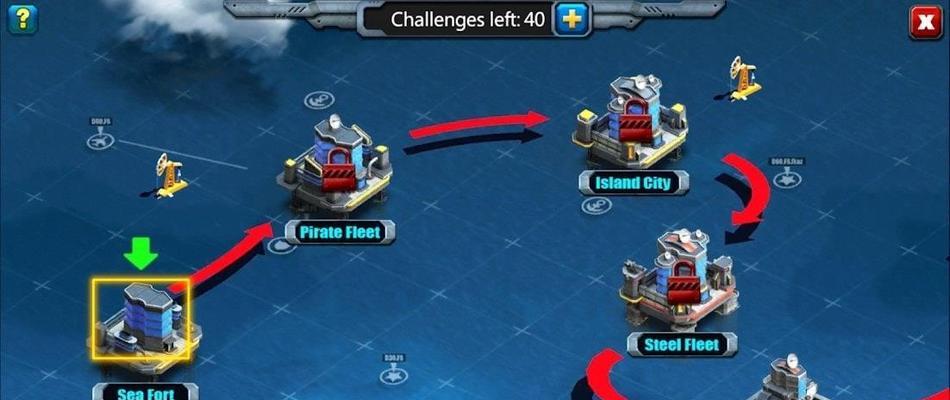Image resolution: width=950 pixels, height=400 pixels.
Task: Choose the locked Pirate Fleet stage
Action: [334, 167]
